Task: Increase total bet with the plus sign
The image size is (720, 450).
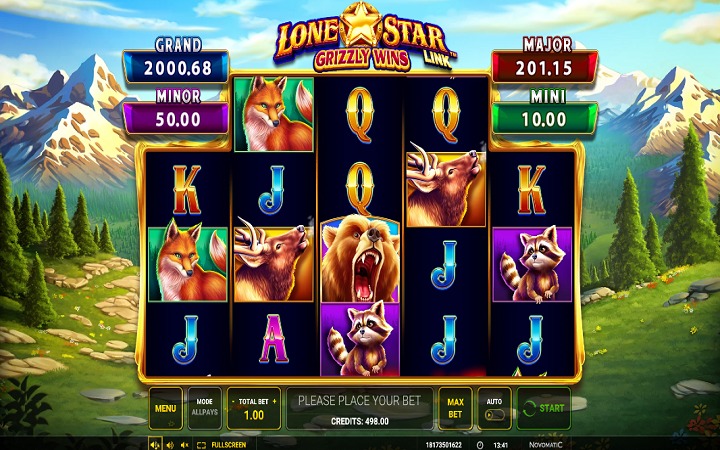Action: pos(273,401)
